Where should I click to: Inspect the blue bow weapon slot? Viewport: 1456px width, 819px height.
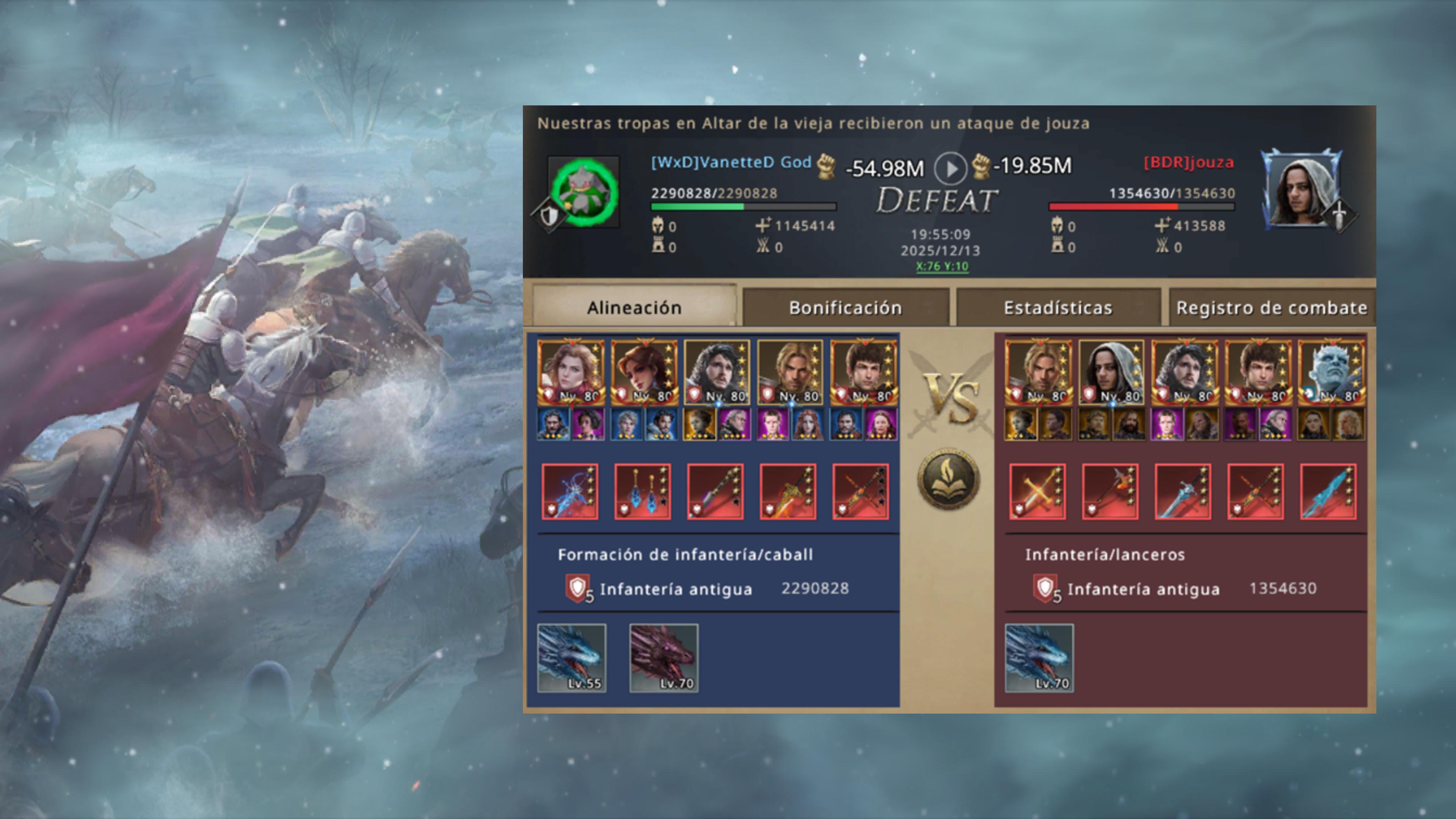[570, 491]
